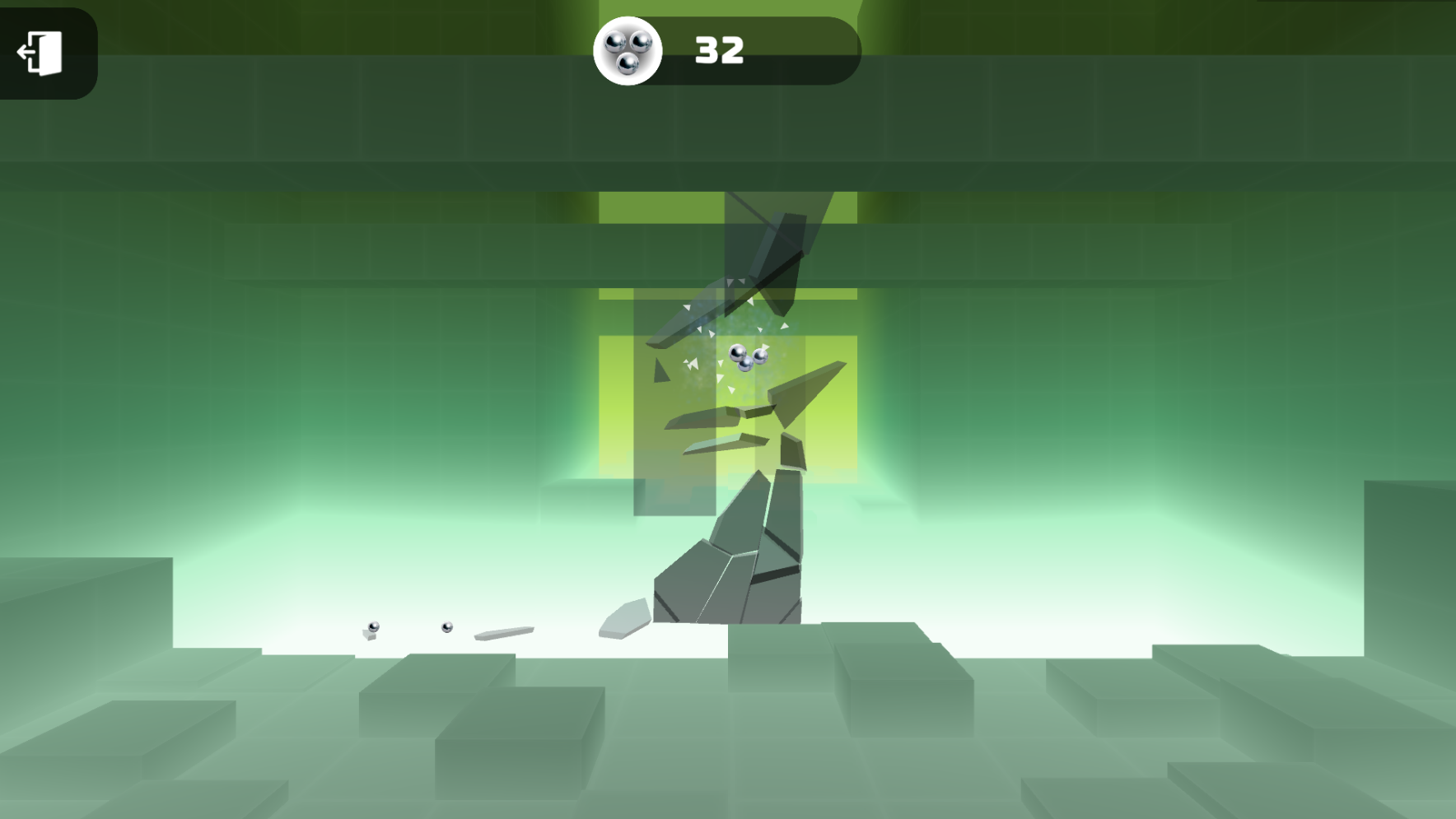Select the three-ball ammo icon
The height and width of the screenshot is (819, 1456).
(628, 50)
